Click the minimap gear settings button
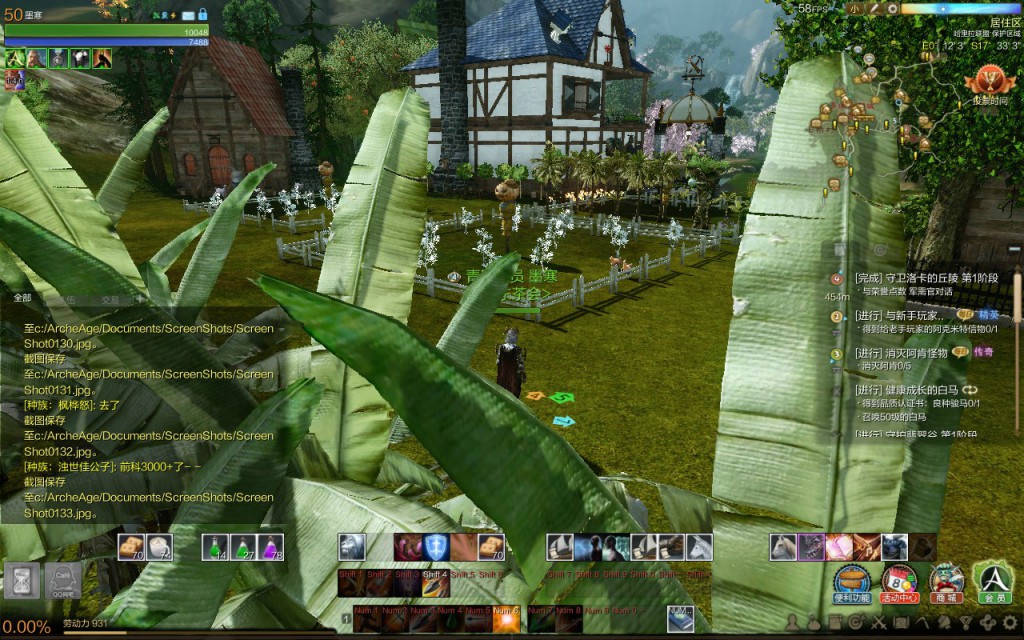Image resolution: width=1024 pixels, height=640 pixels. [891, 9]
